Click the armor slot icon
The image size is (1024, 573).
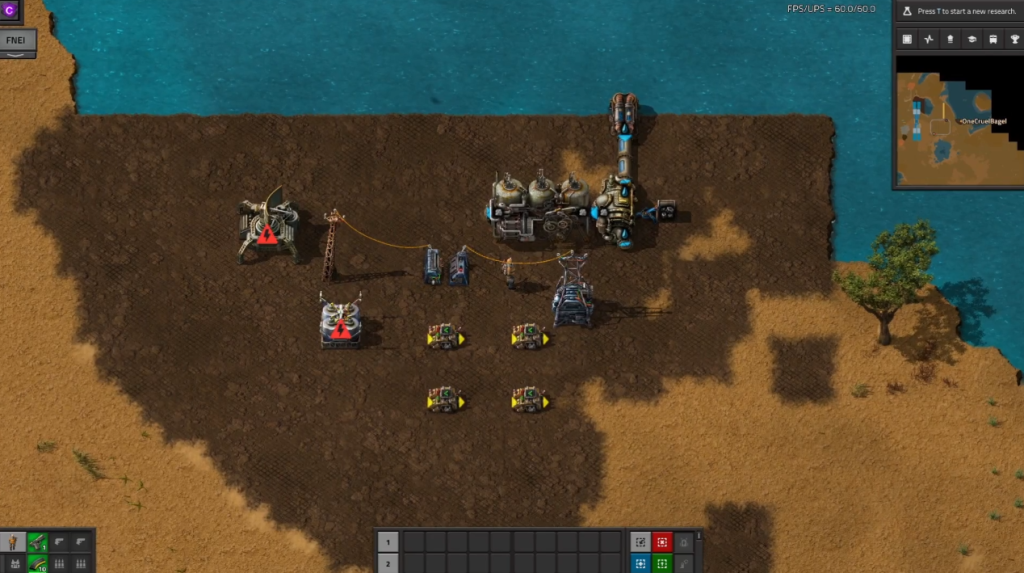click(14, 564)
